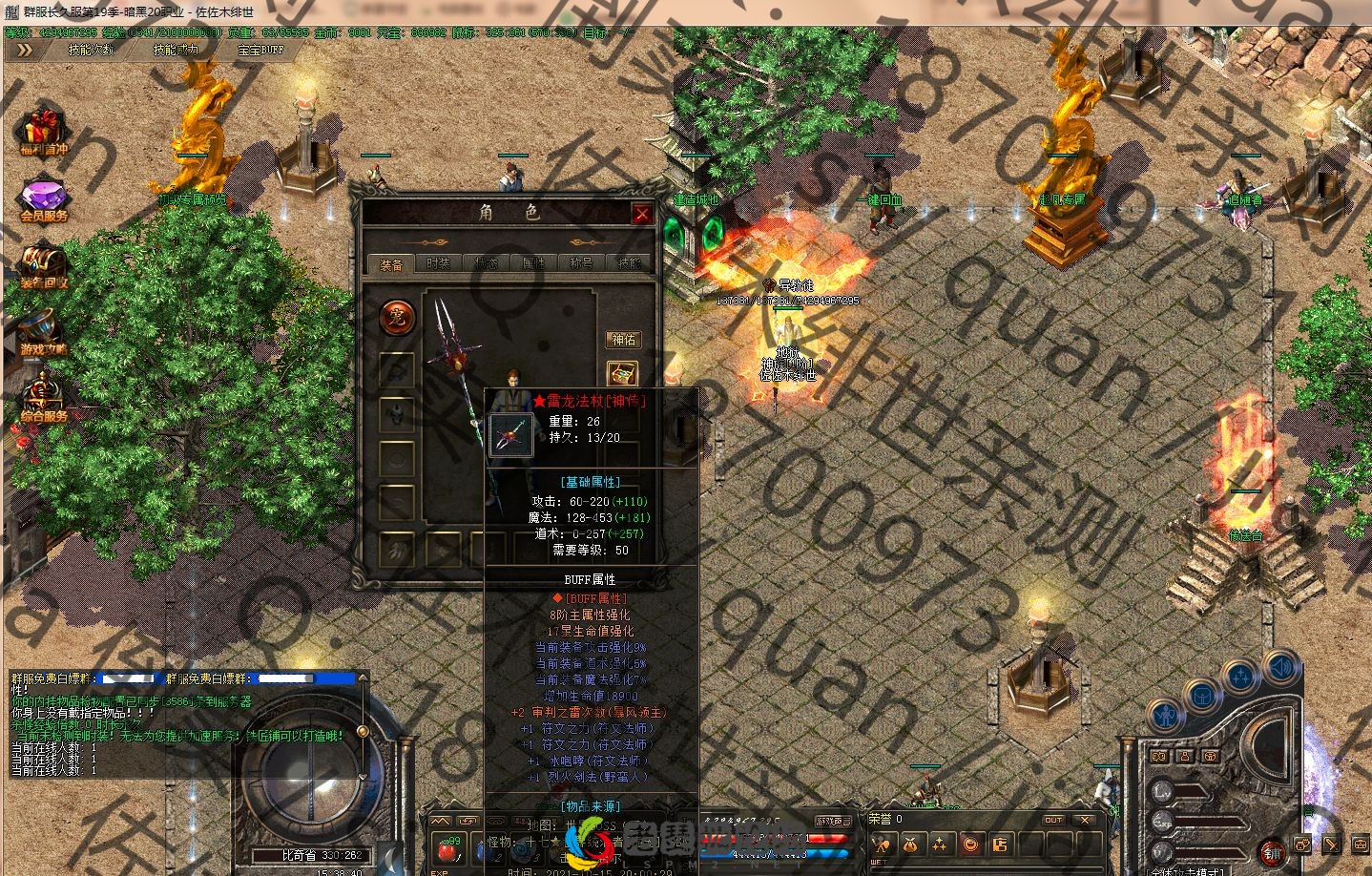Click the 技能次数 top bar button
Screen dimensions: 1372x876
coord(92,50)
